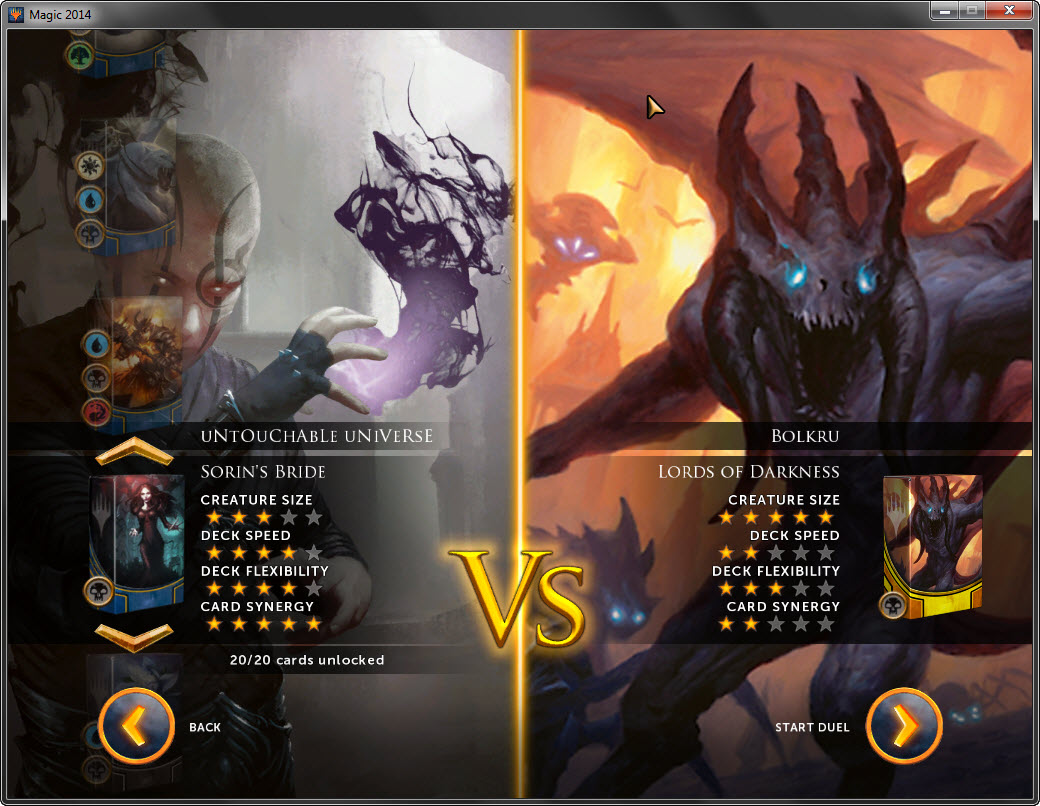Select the Sorin's Bride deck box
The width and height of the screenshot is (1040, 806).
coord(136,540)
